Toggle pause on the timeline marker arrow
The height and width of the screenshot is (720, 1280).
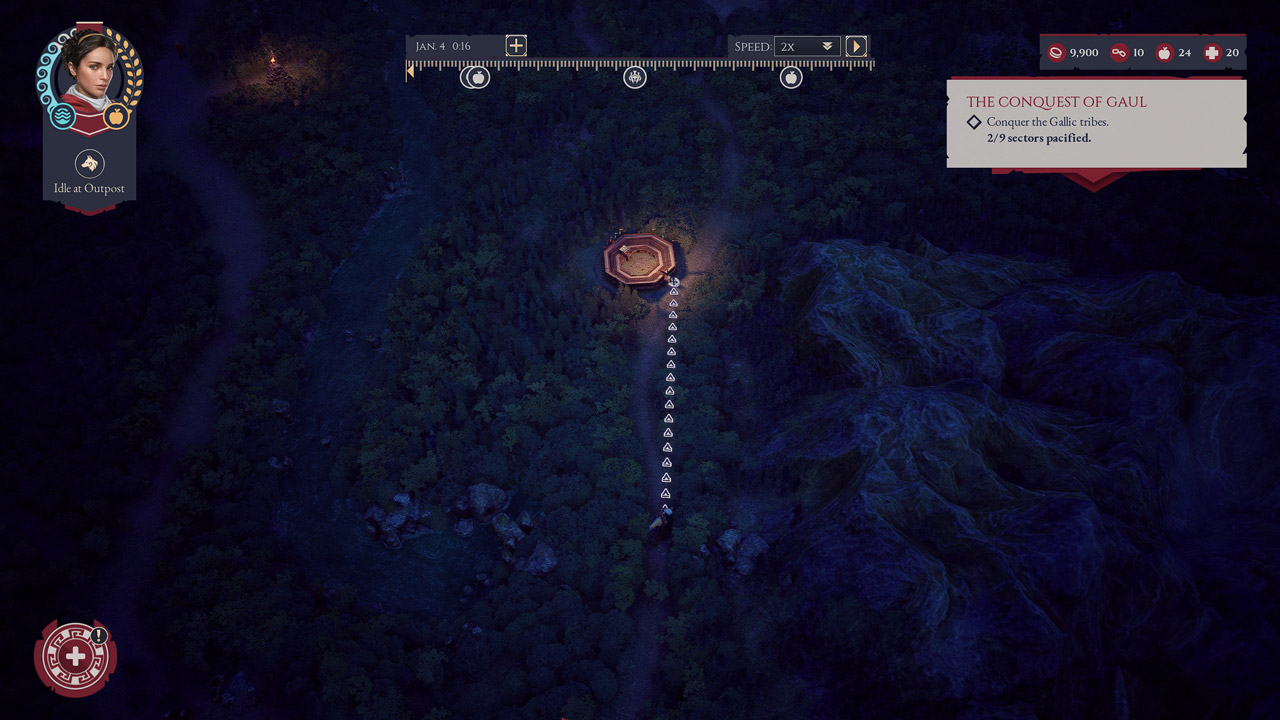coord(410,69)
